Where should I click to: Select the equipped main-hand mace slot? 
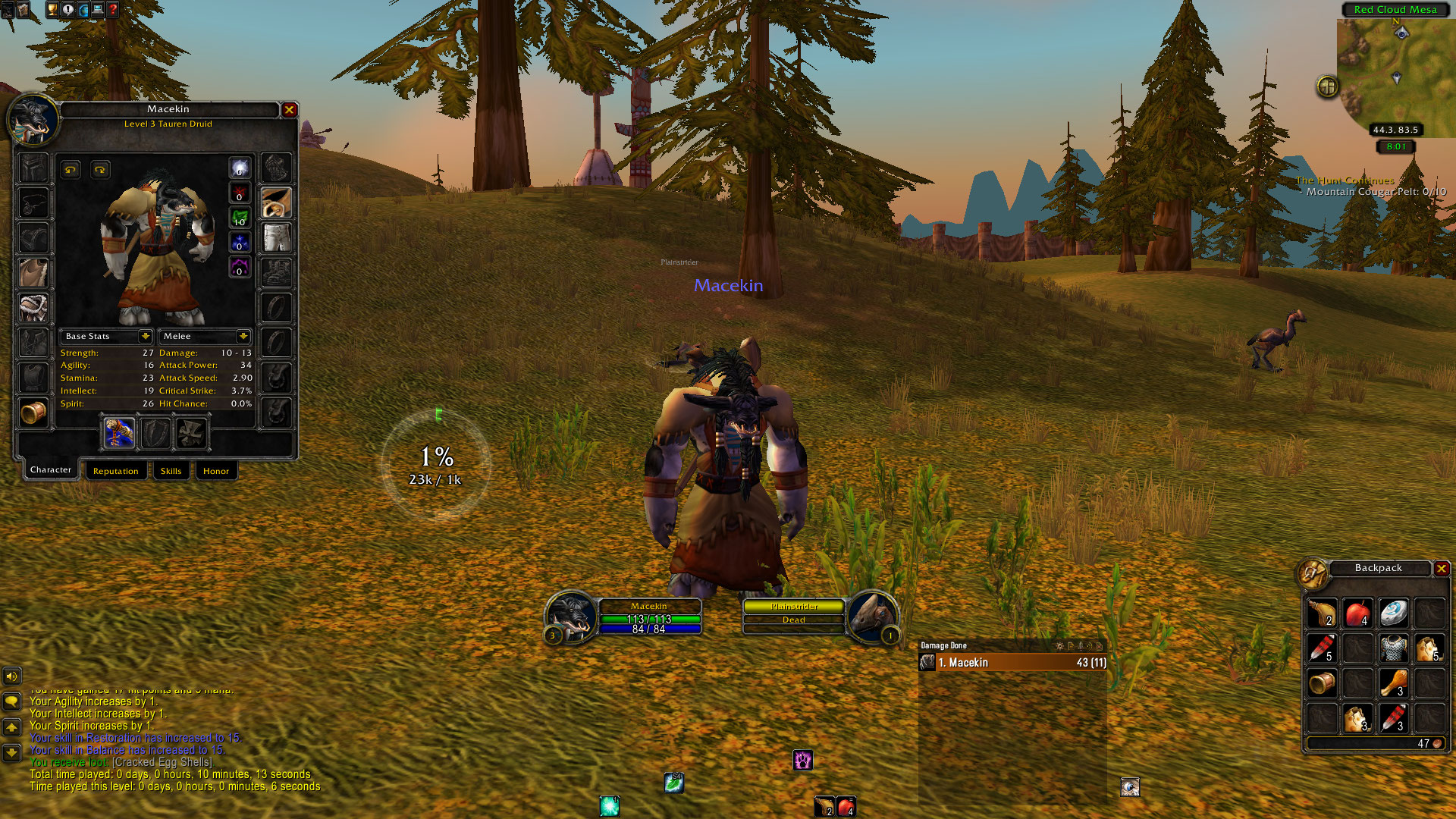[x=120, y=433]
